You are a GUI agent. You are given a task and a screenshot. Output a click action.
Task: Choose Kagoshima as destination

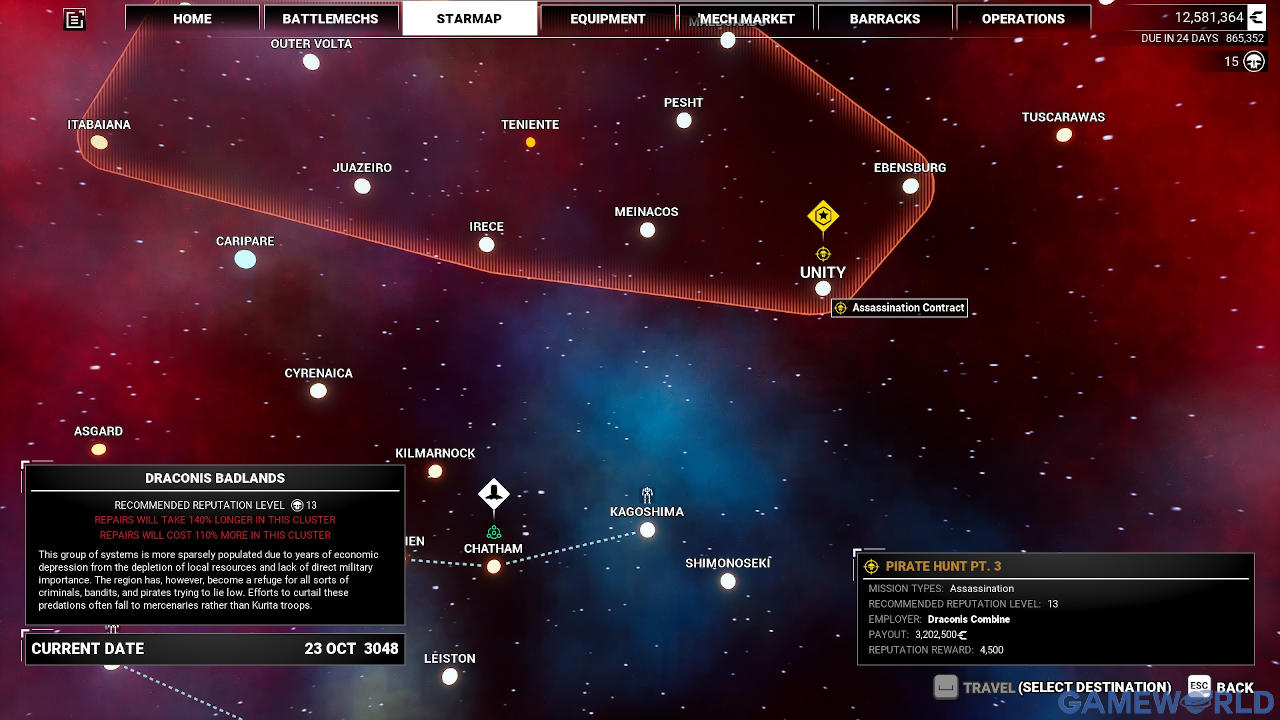pos(647,529)
